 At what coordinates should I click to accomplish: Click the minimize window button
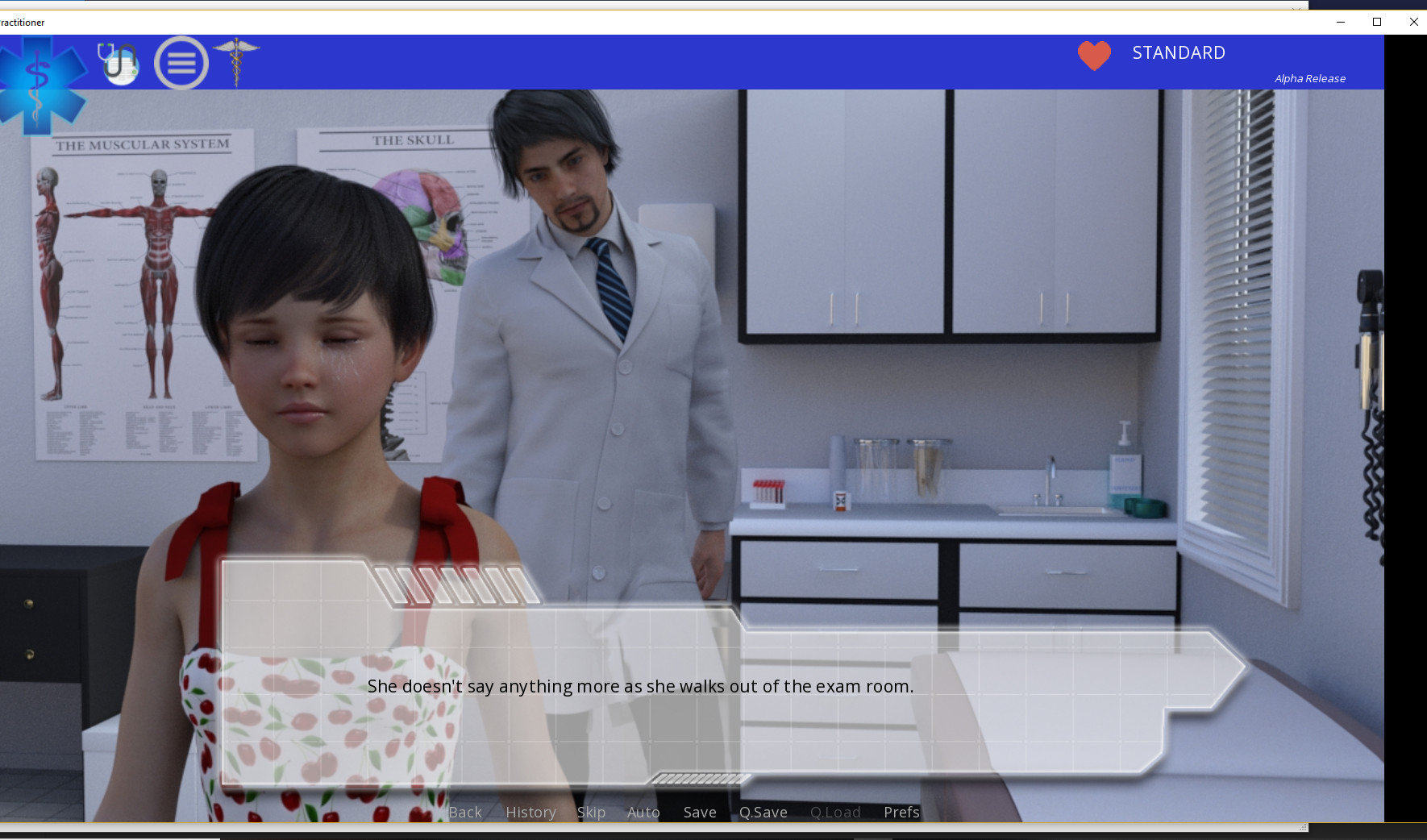(1341, 22)
